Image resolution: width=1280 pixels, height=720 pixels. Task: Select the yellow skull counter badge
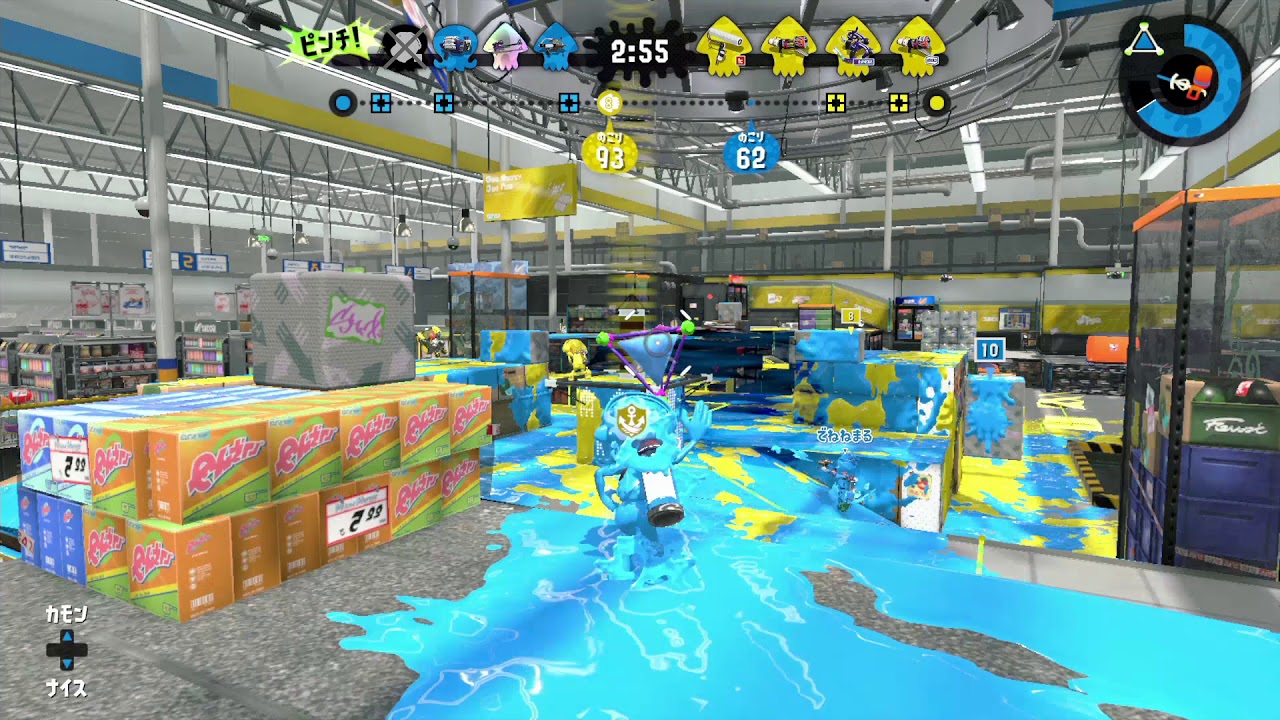coord(609,102)
